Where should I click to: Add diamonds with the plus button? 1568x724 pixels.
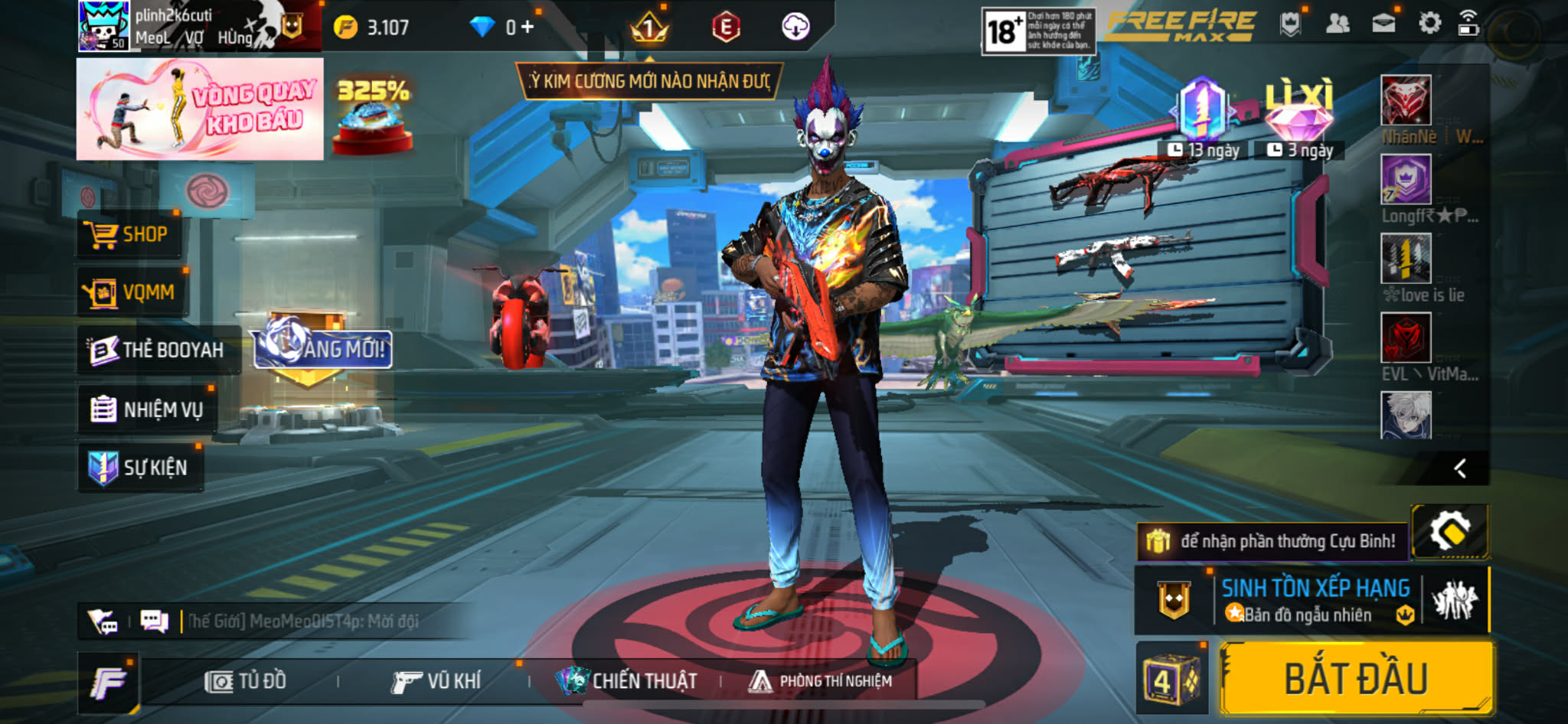[x=528, y=28]
